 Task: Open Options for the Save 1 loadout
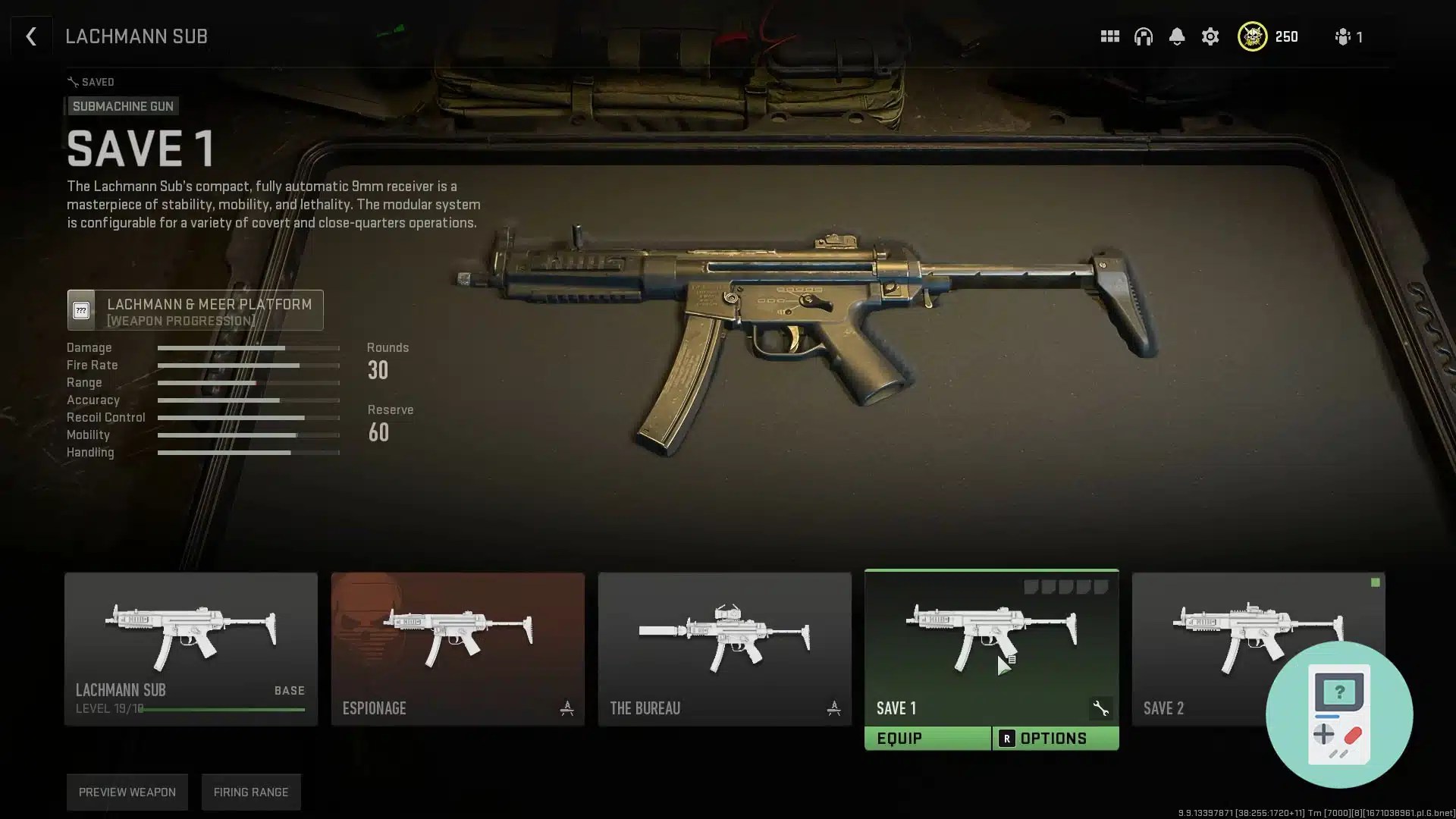tap(1056, 737)
